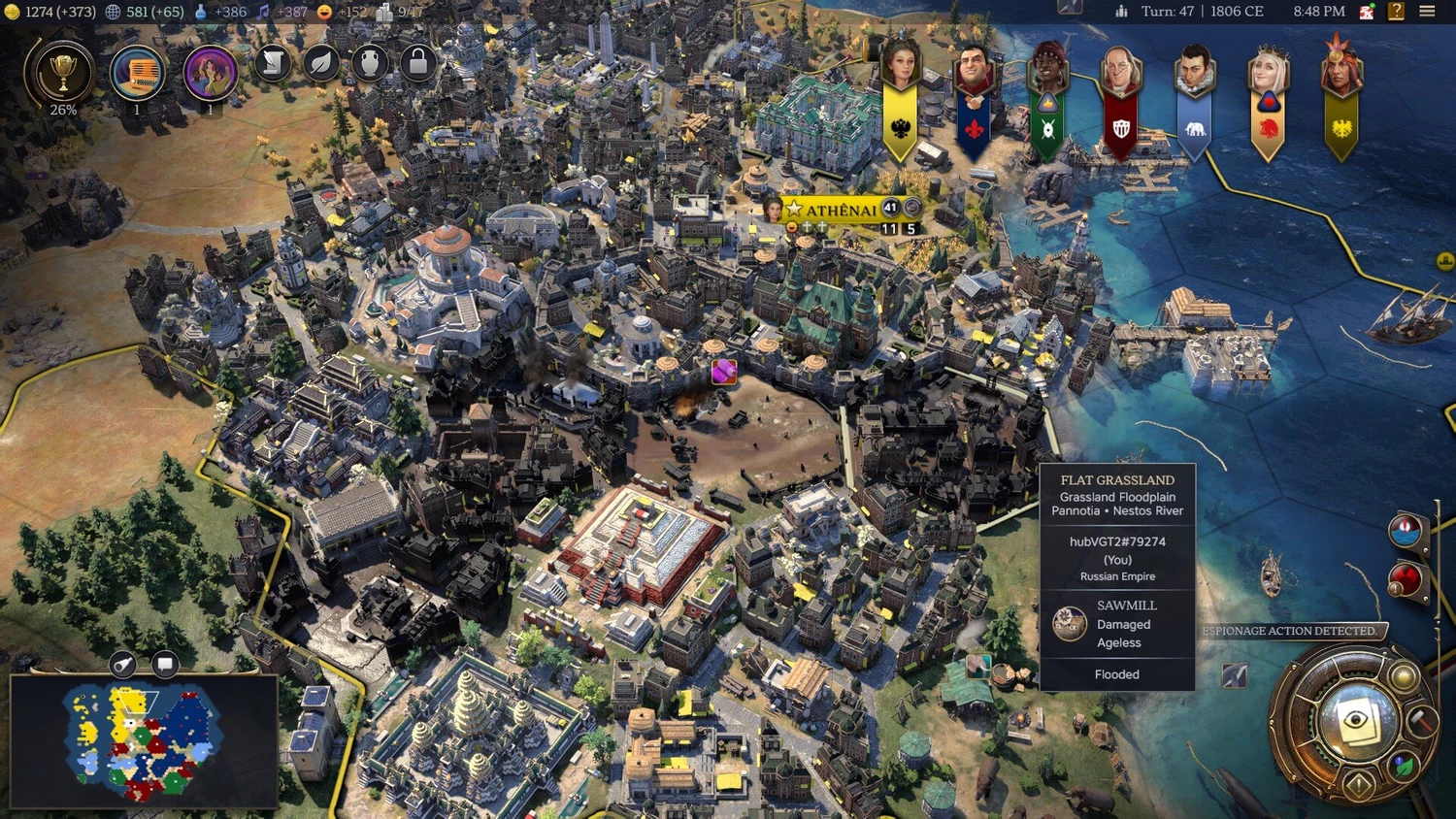Open the main hamburger menu
1456x819 pixels.
(1427, 12)
